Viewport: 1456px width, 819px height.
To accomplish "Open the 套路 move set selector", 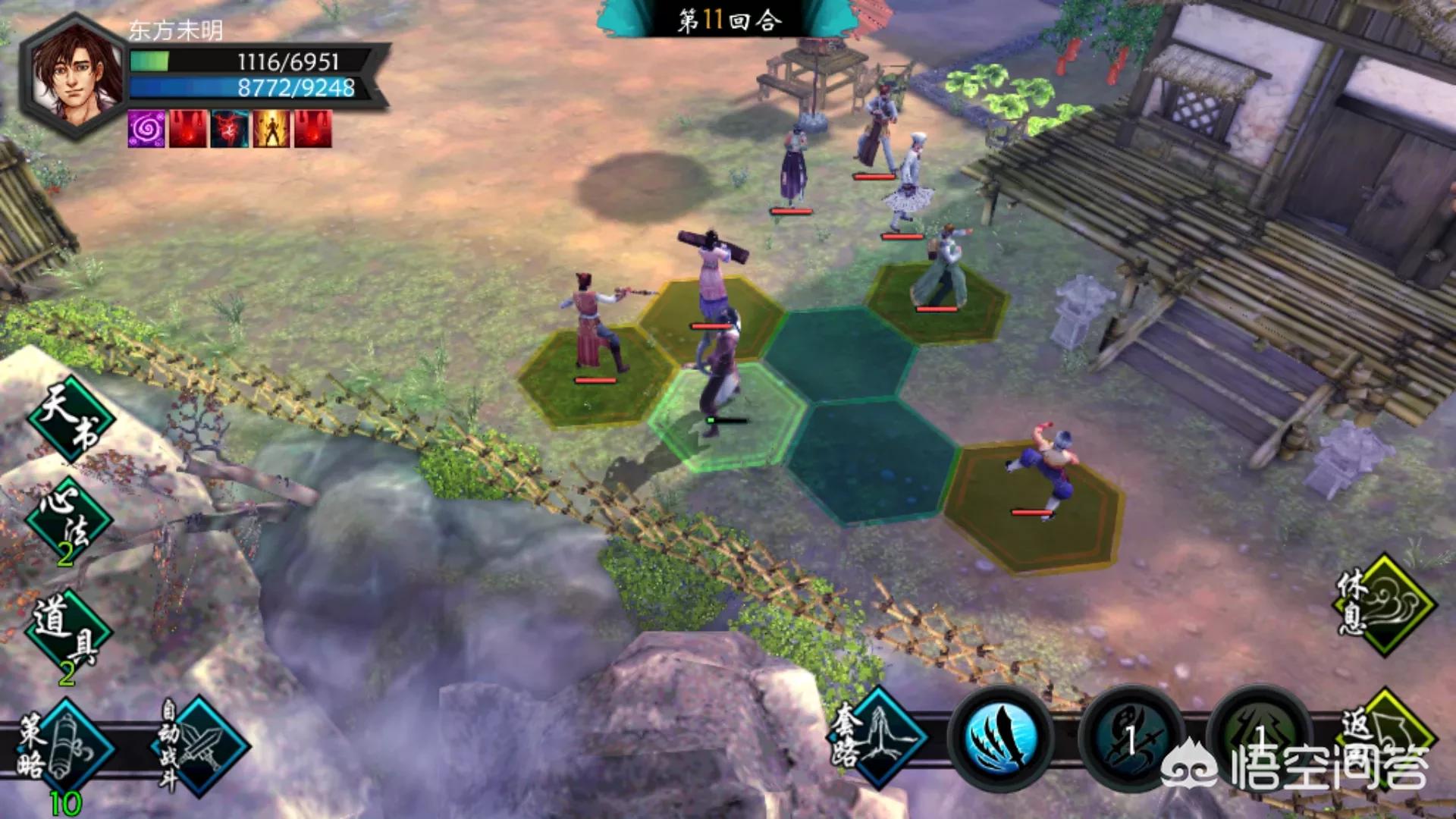I will tap(878, 736).
